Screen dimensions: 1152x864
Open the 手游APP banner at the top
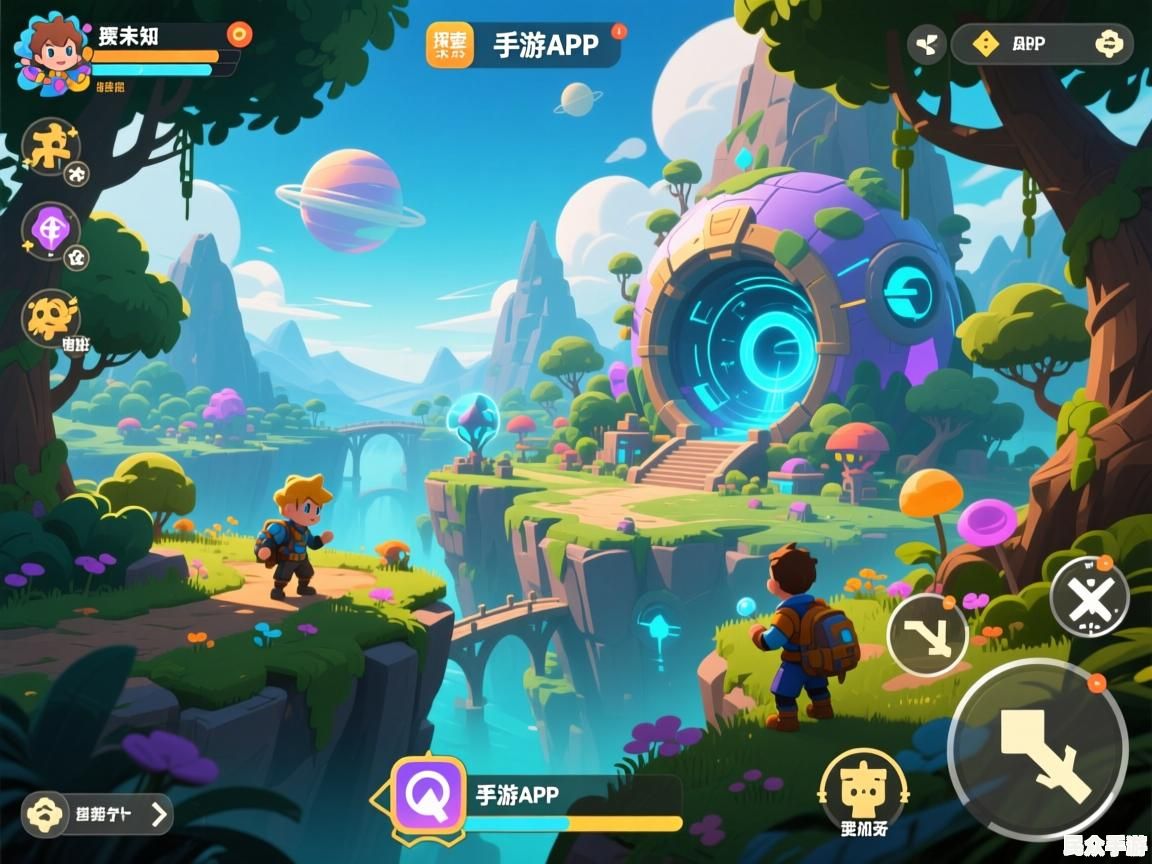click(x=546, y=45)
